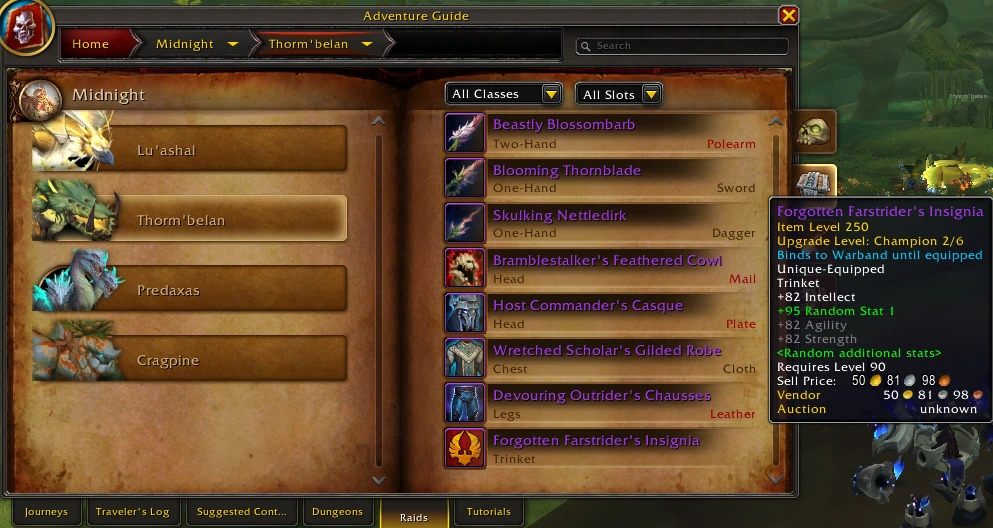
Task: Click the Blooming Thornblade sword item
Action: [600, 178]
